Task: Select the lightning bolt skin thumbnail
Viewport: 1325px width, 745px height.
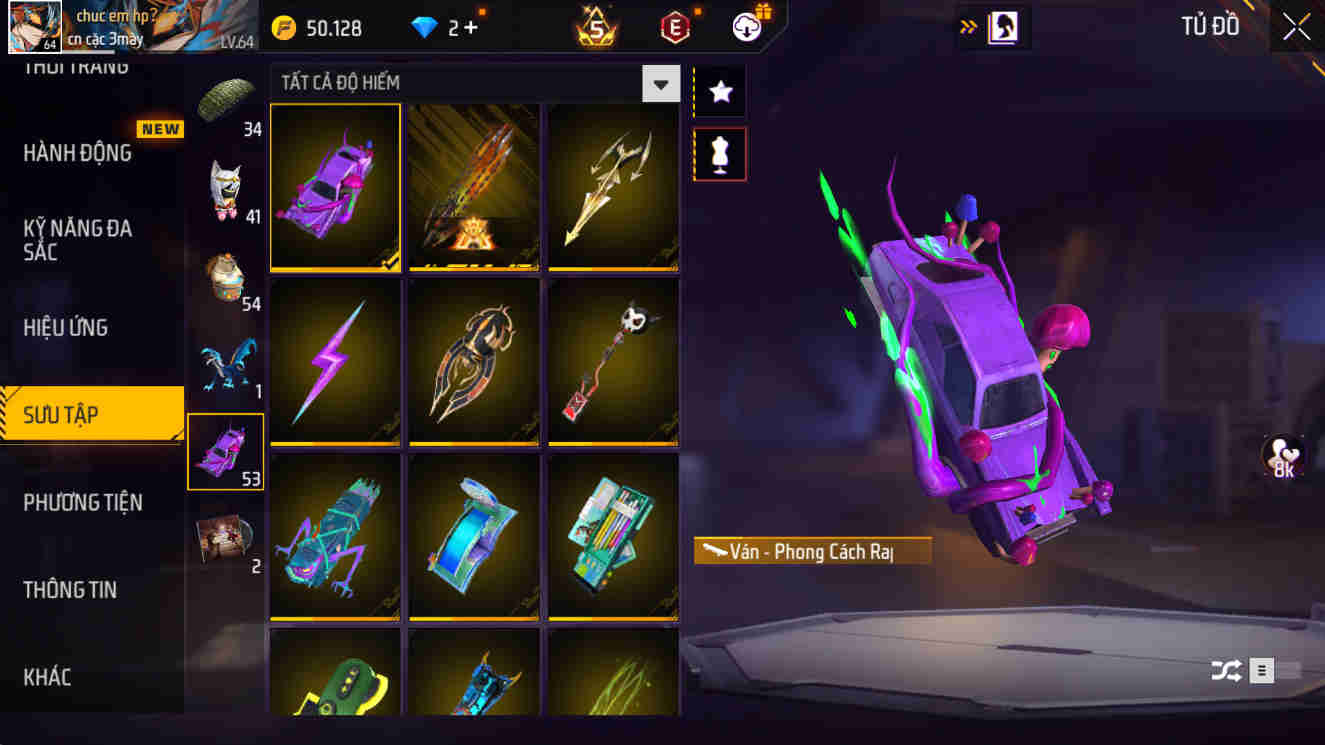Action: coord(335,362)
